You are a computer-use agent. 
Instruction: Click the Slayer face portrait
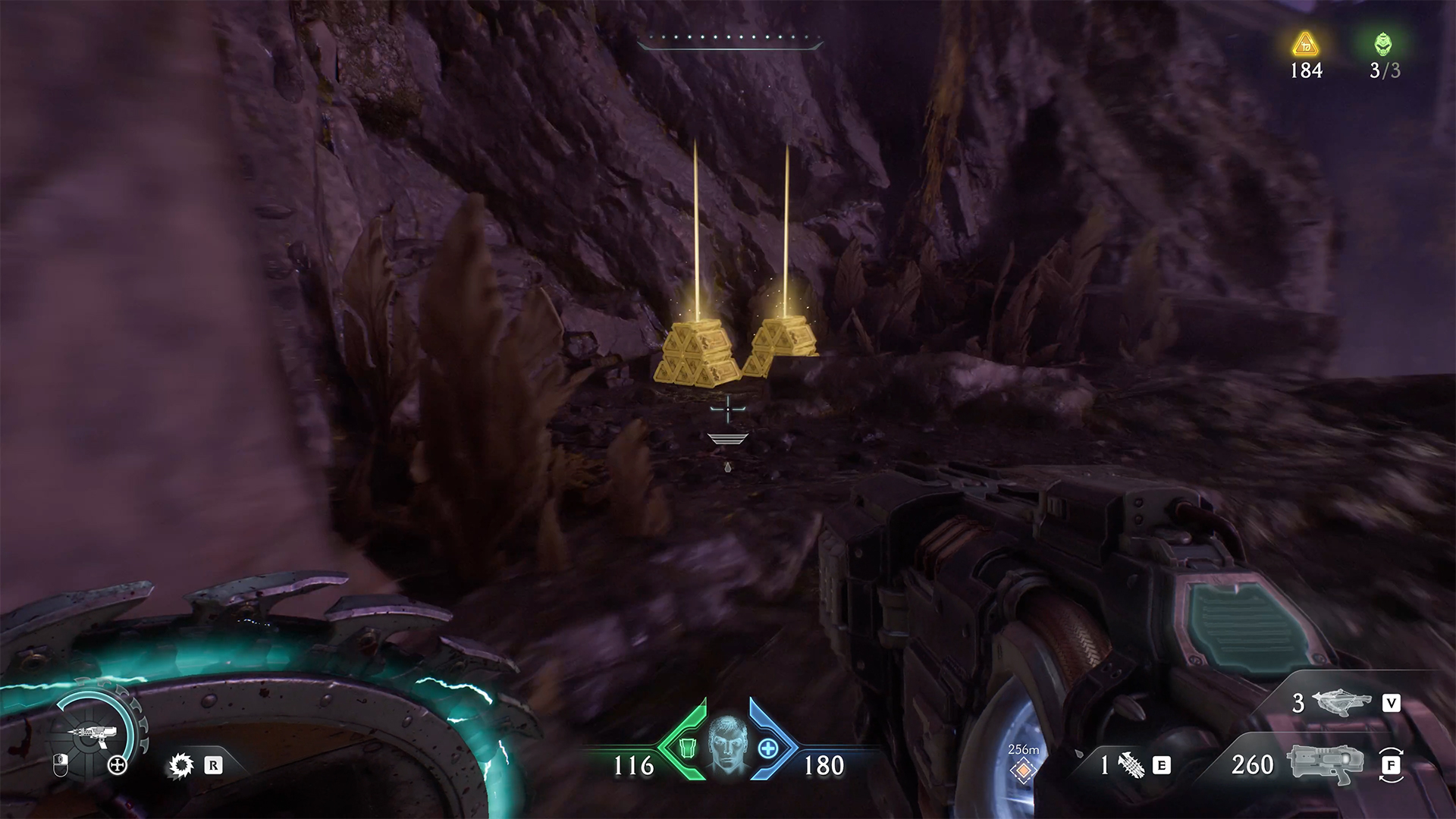(728, 744)
